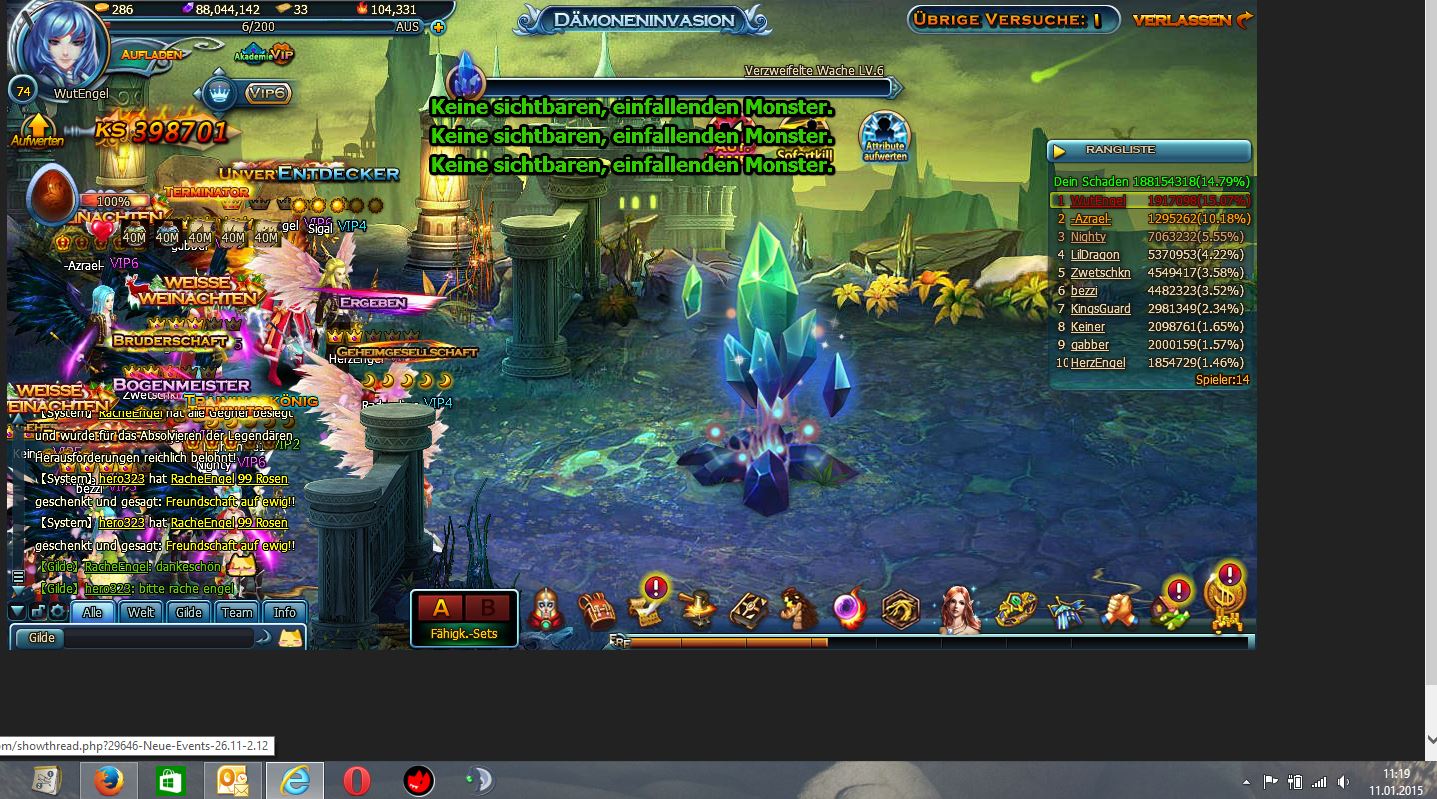Open the handshake icon
The image size is (1437, 799).
pos(1121,608)
